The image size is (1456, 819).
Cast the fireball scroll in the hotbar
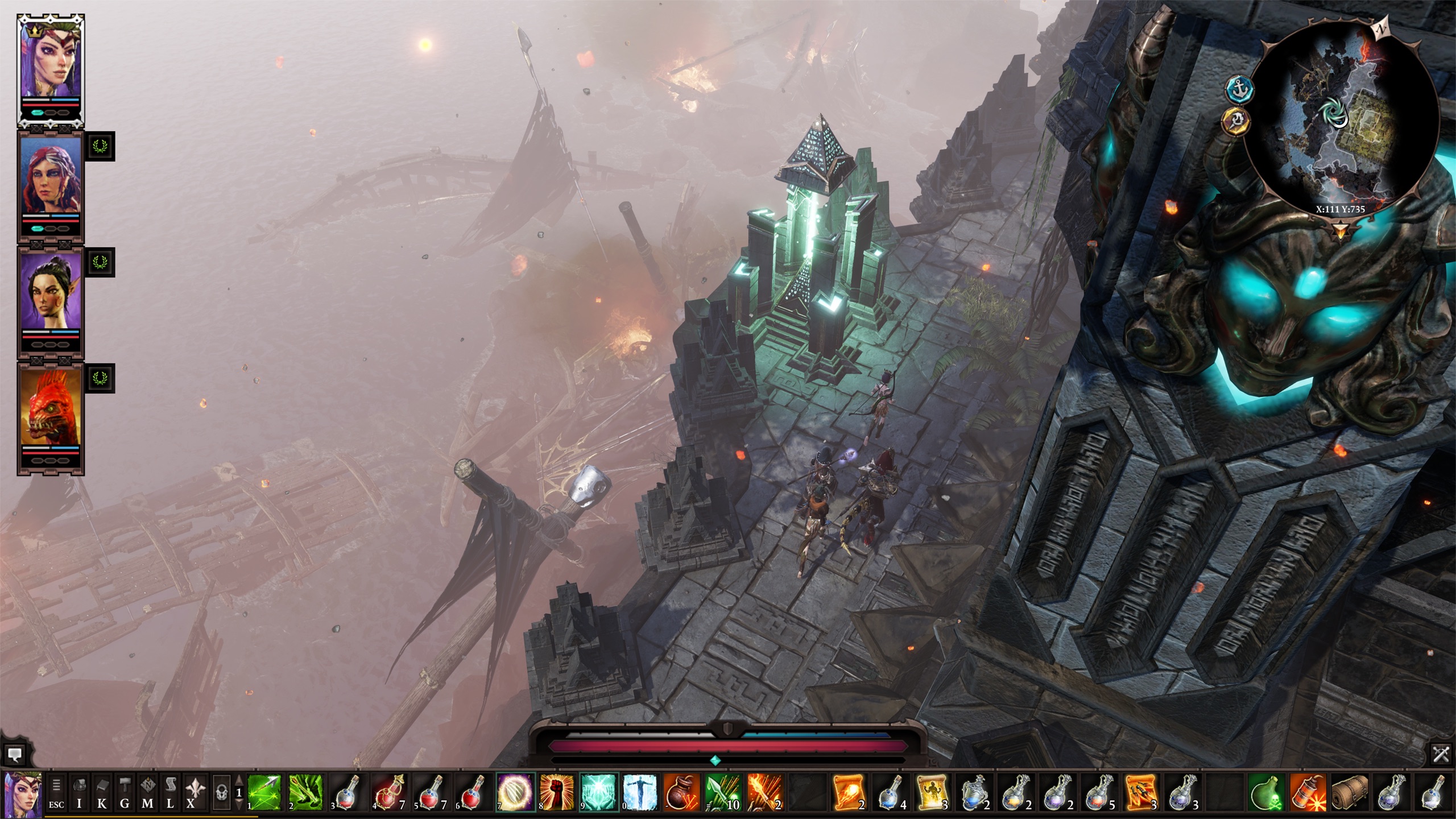pos(847,792)
